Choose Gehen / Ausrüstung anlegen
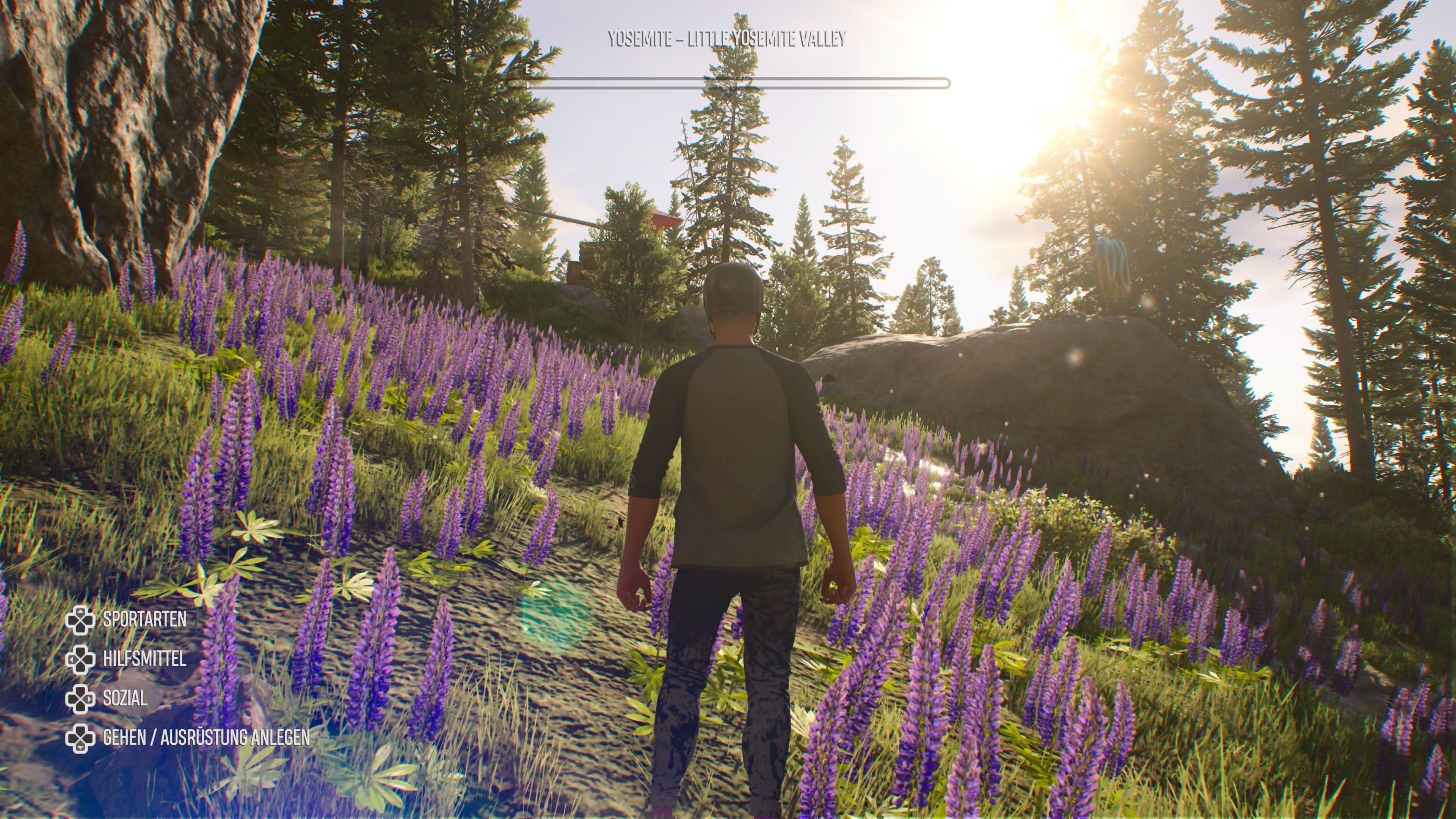The image size is (1456, 819). [x=206, y=737]
